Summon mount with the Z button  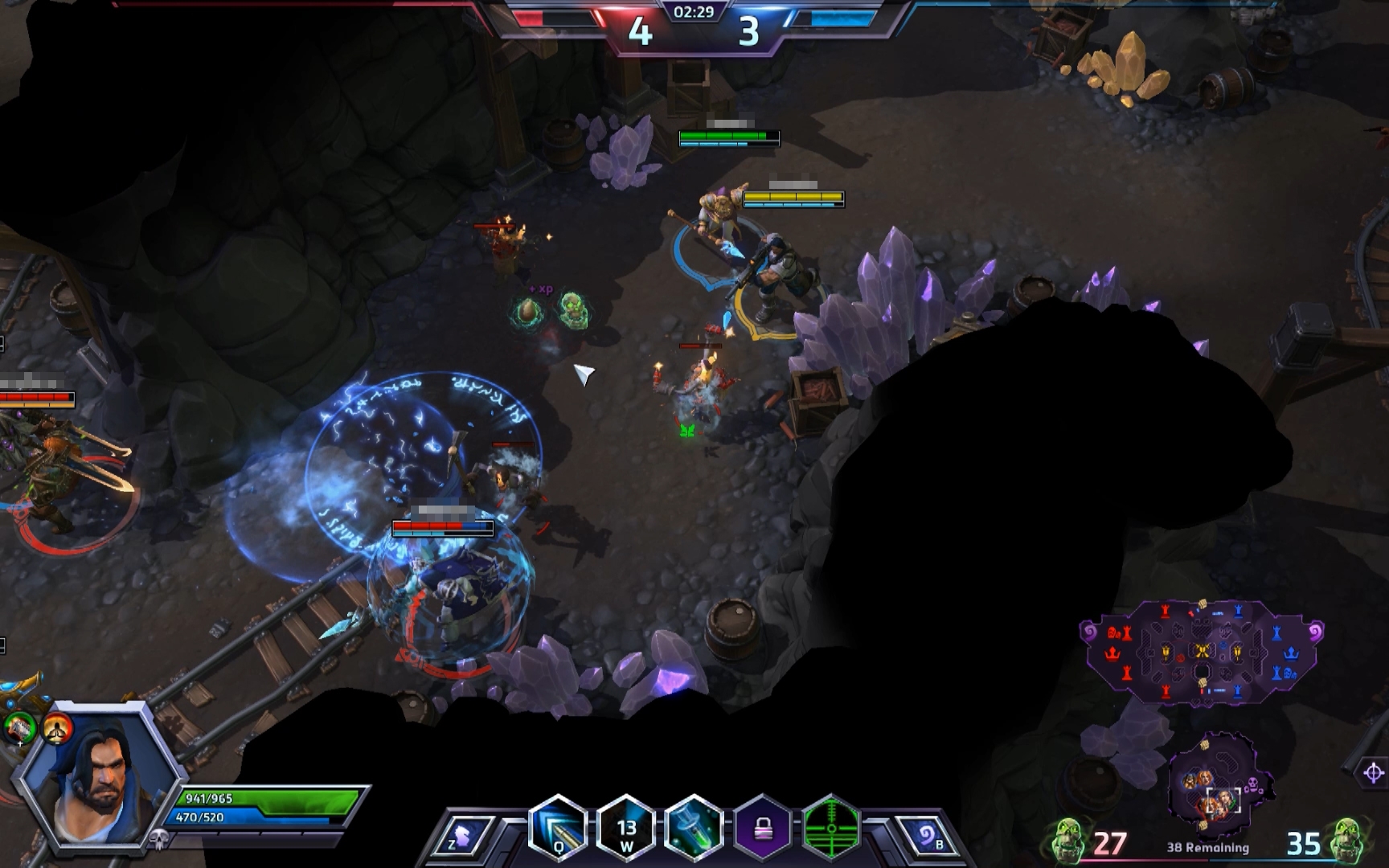(x=464, y=836)
